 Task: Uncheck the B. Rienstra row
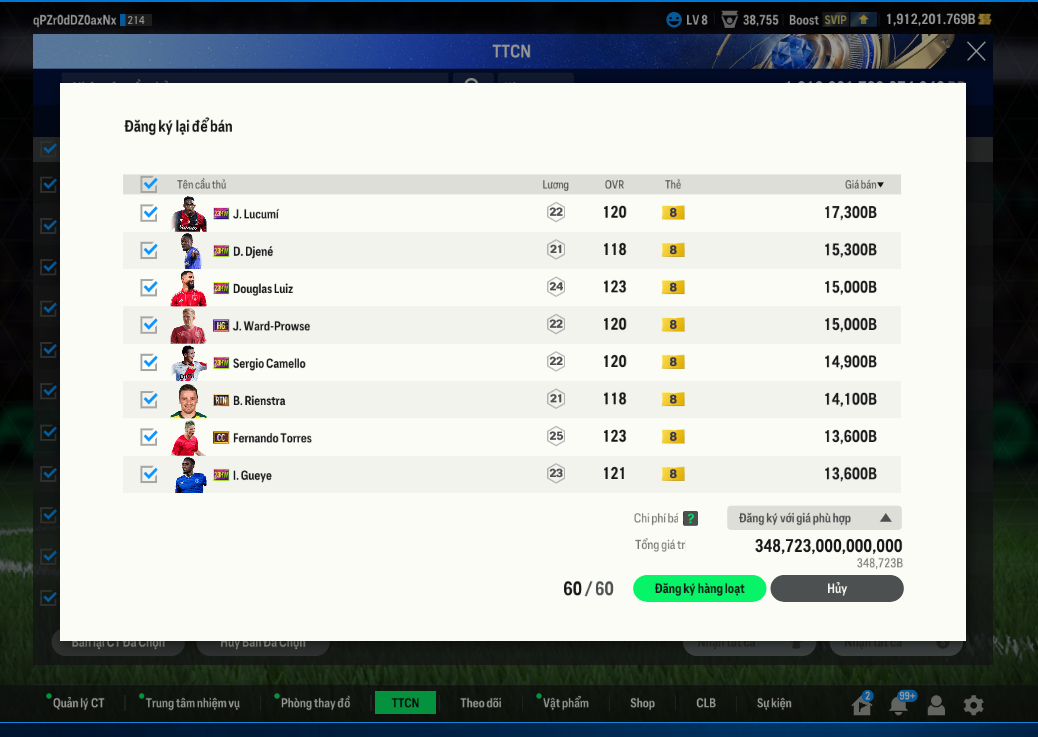coord(149,400)
